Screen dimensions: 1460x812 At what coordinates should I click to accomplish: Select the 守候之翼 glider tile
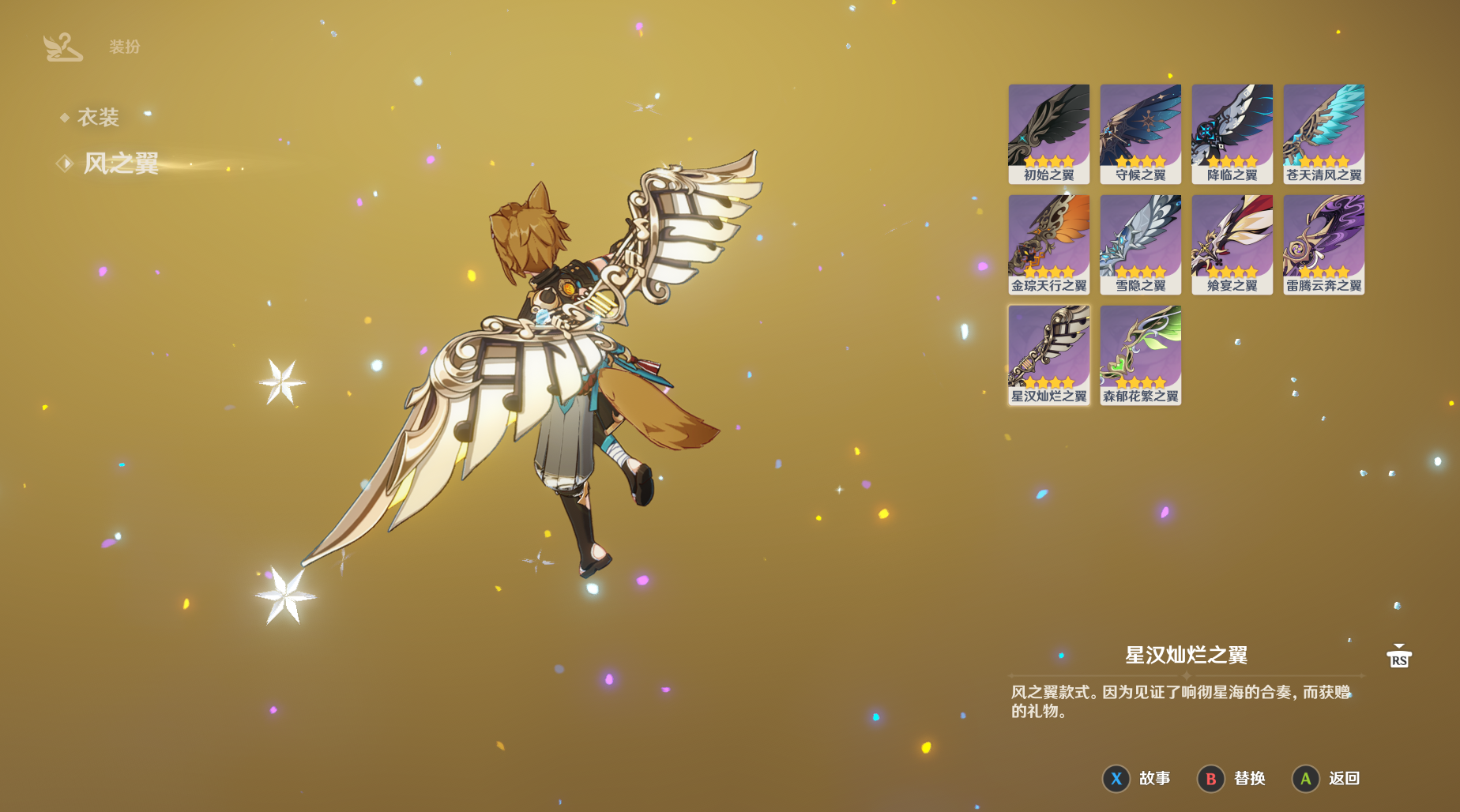click(x=1140, y=133)
